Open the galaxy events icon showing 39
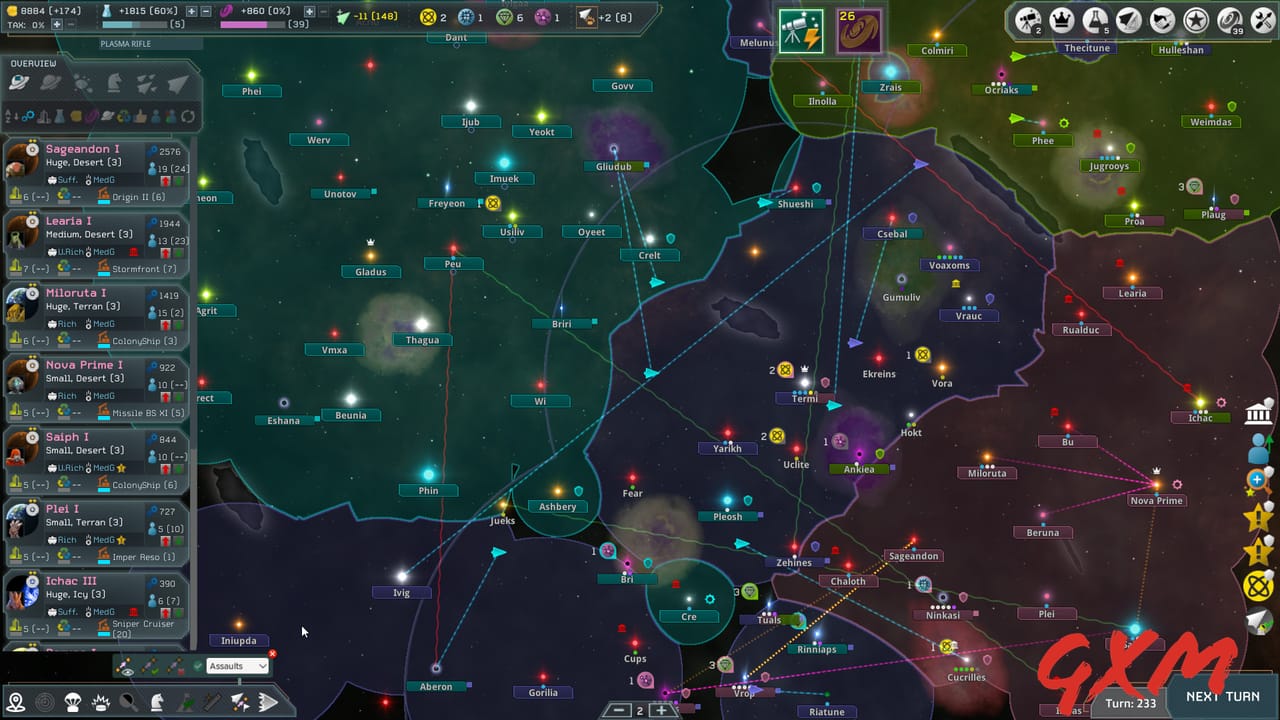Image resolution: width=1280 pixels, height=720 pixels. pyautogui.click(x=1227, y=20)
